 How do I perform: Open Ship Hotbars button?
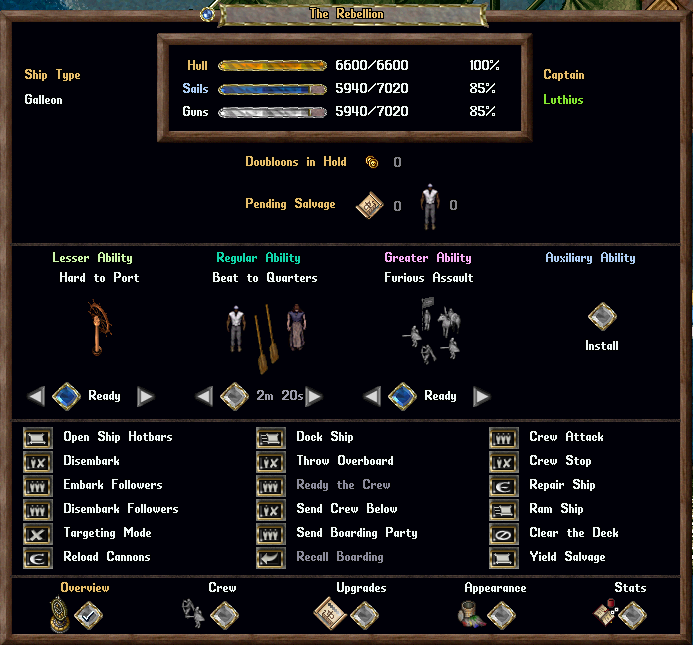[x=38, y=437]
